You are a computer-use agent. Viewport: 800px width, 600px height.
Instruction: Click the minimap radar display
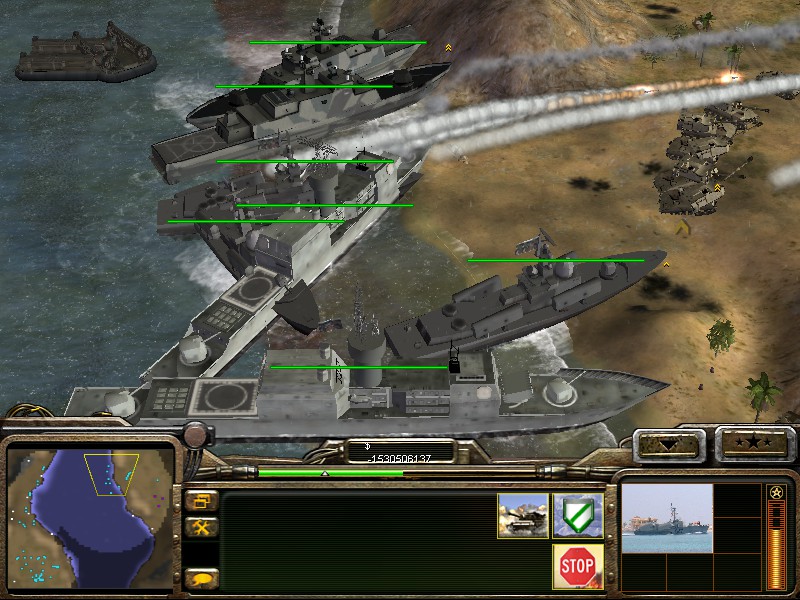click(x=88, y=517)
